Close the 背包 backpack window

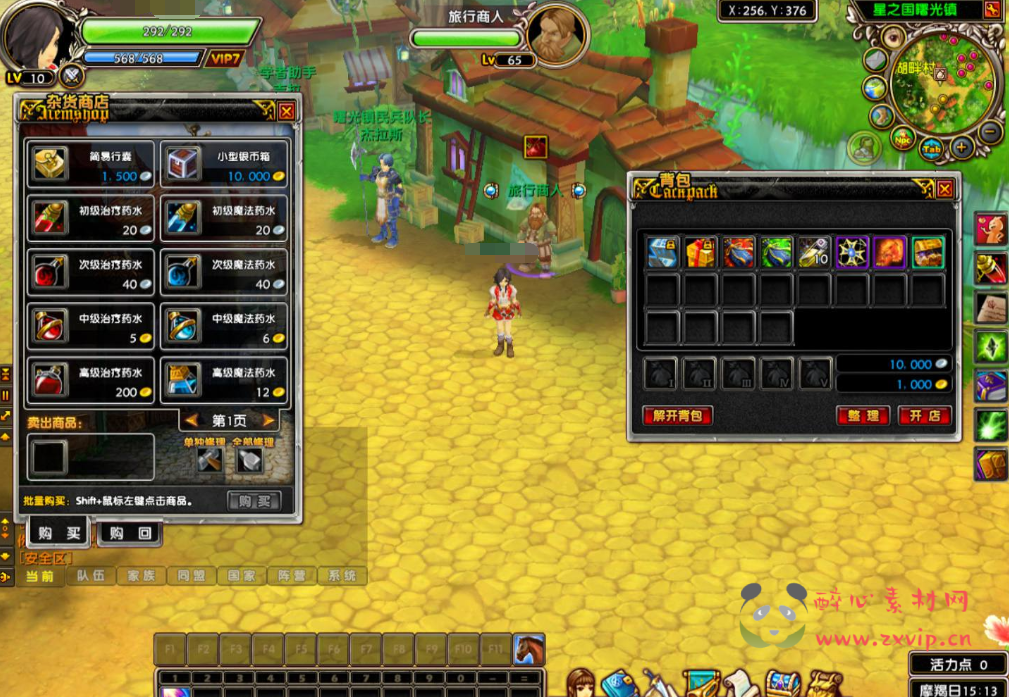click(944, 188)
